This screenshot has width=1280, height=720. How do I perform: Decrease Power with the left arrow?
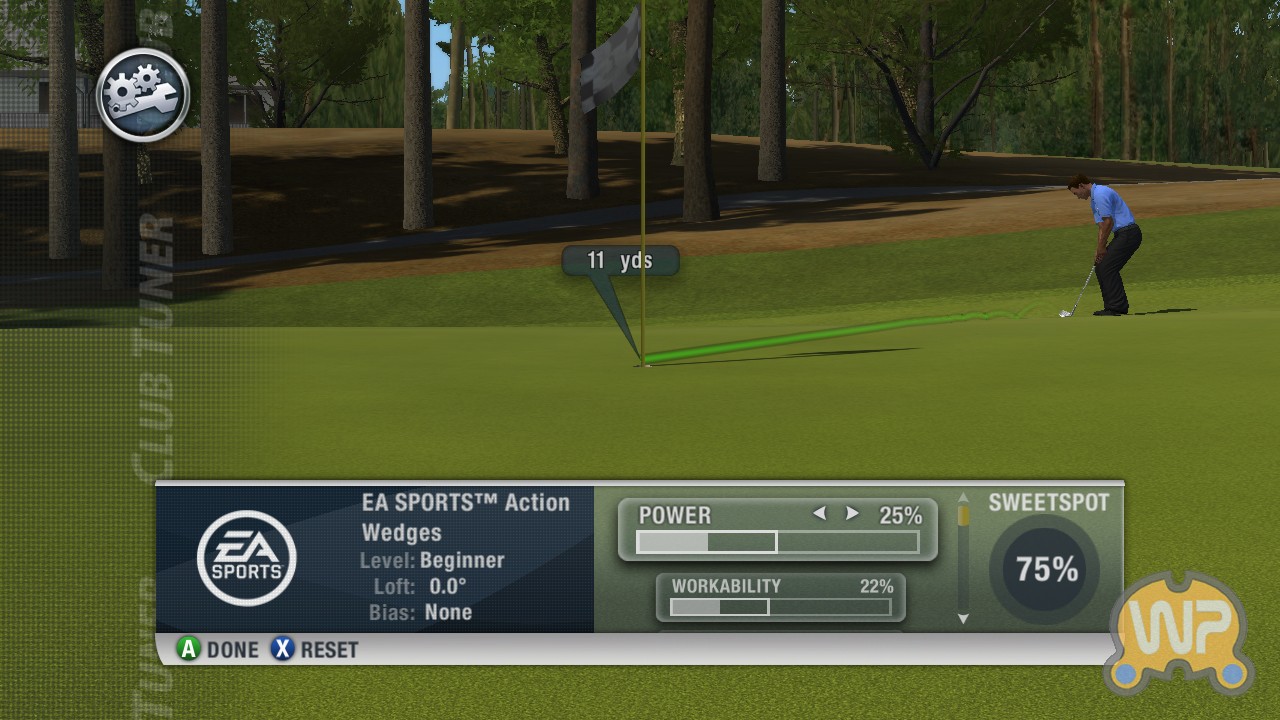click(x=820, y=514)
